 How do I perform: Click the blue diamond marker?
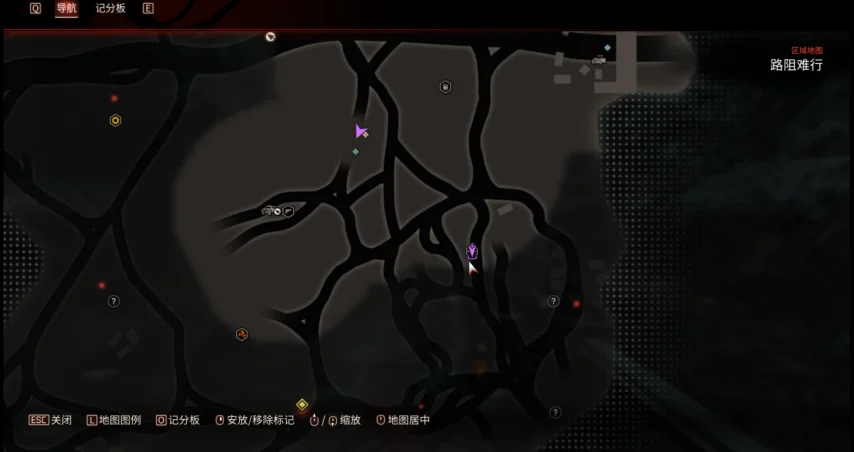(x=607, y=47)
